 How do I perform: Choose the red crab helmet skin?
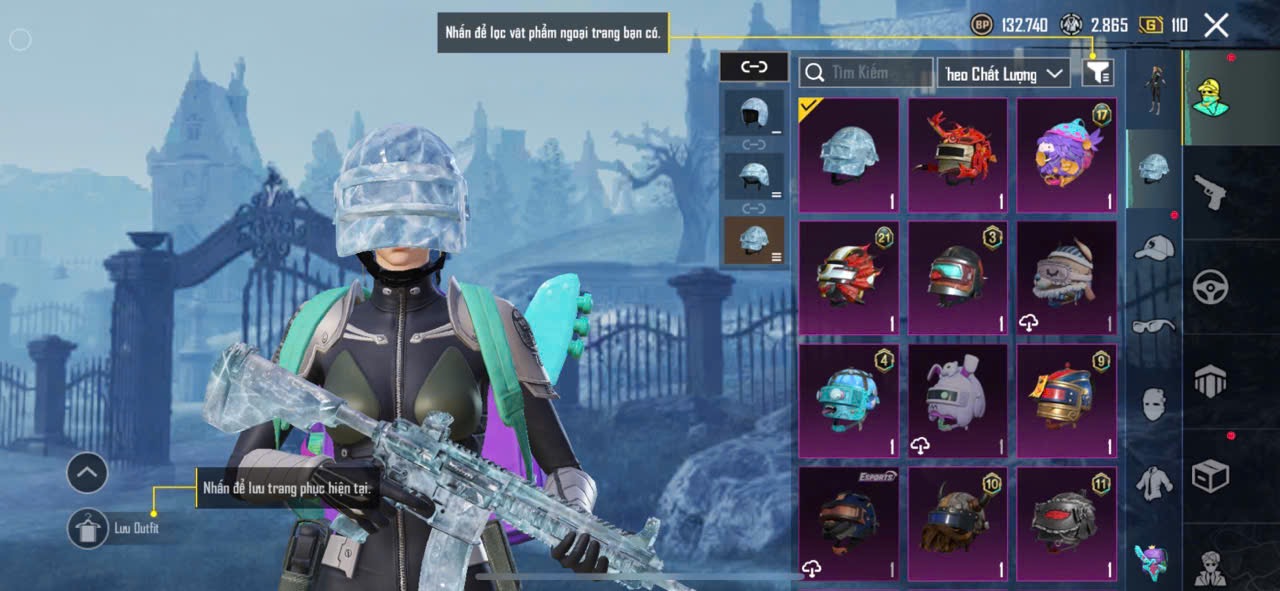point(958,155)
